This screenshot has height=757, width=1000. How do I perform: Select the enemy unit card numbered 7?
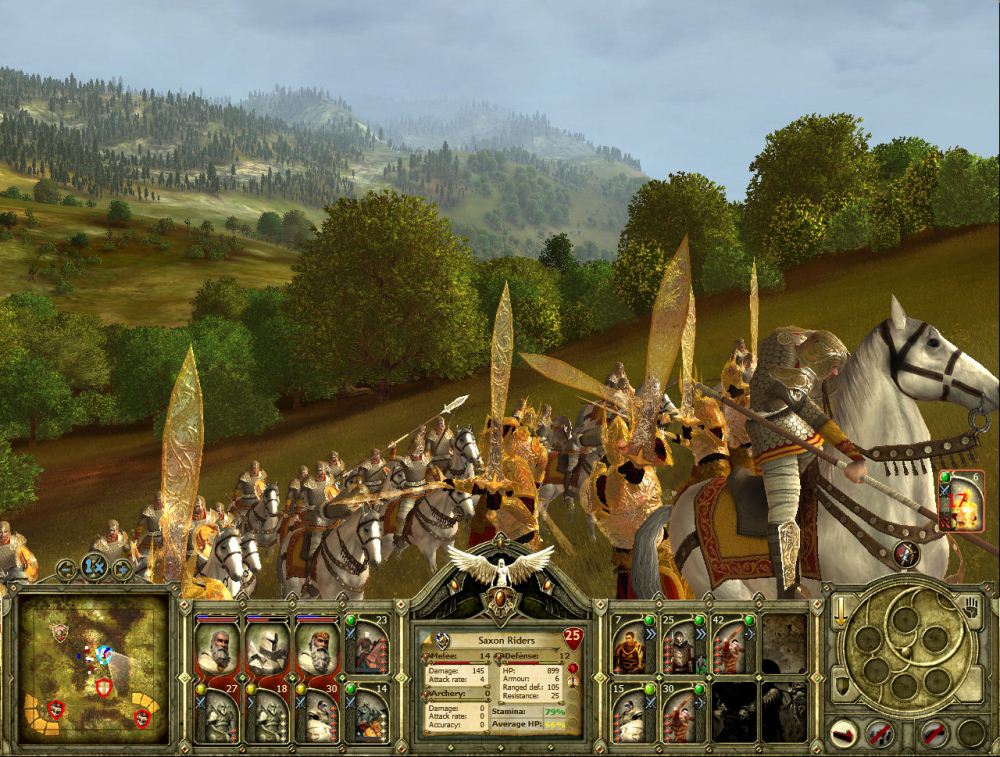pyautogui.click(x=632, y=646)
